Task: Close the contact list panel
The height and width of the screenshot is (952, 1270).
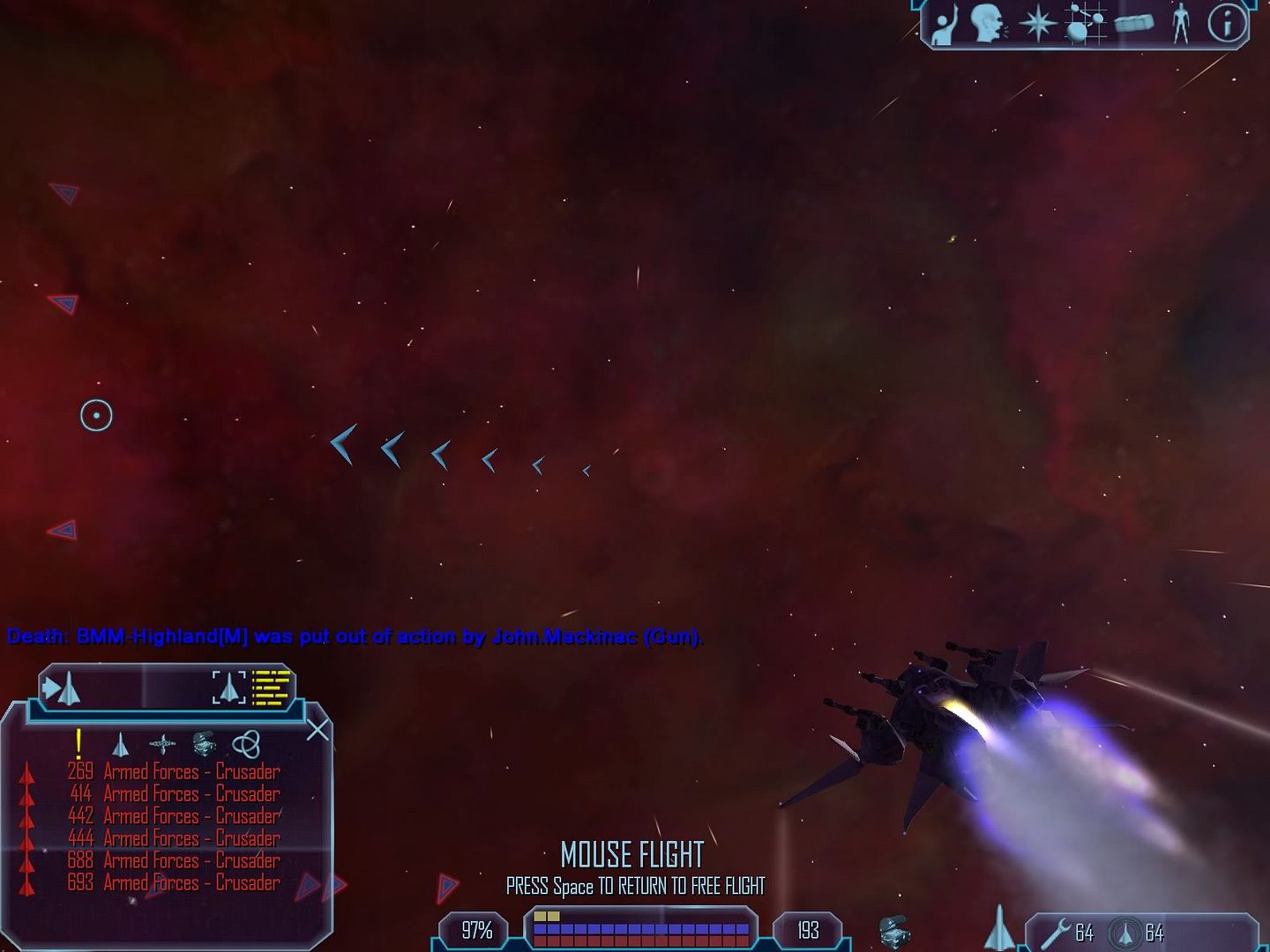Action: 317,730
